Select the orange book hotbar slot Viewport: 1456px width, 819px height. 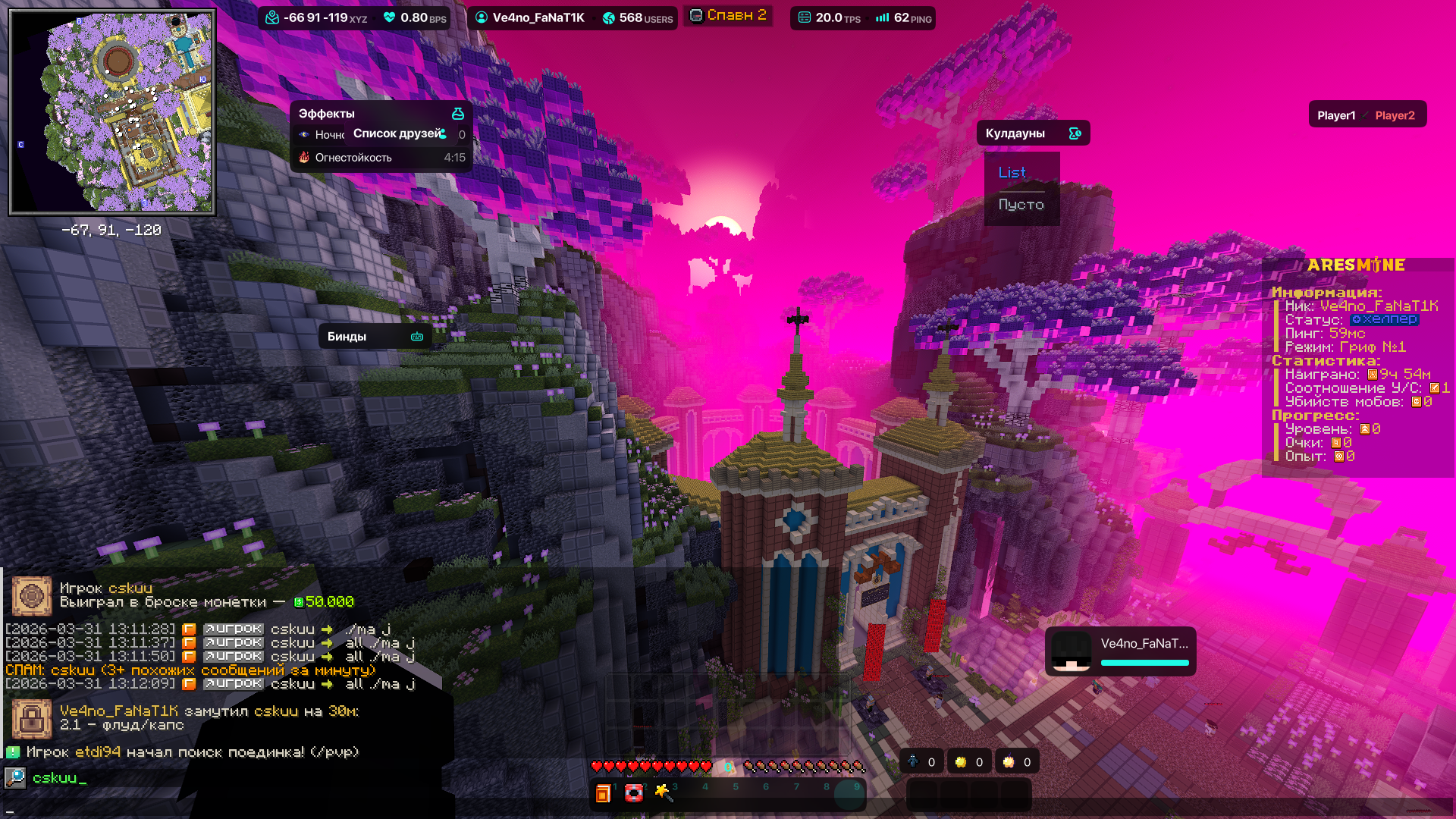604,793
